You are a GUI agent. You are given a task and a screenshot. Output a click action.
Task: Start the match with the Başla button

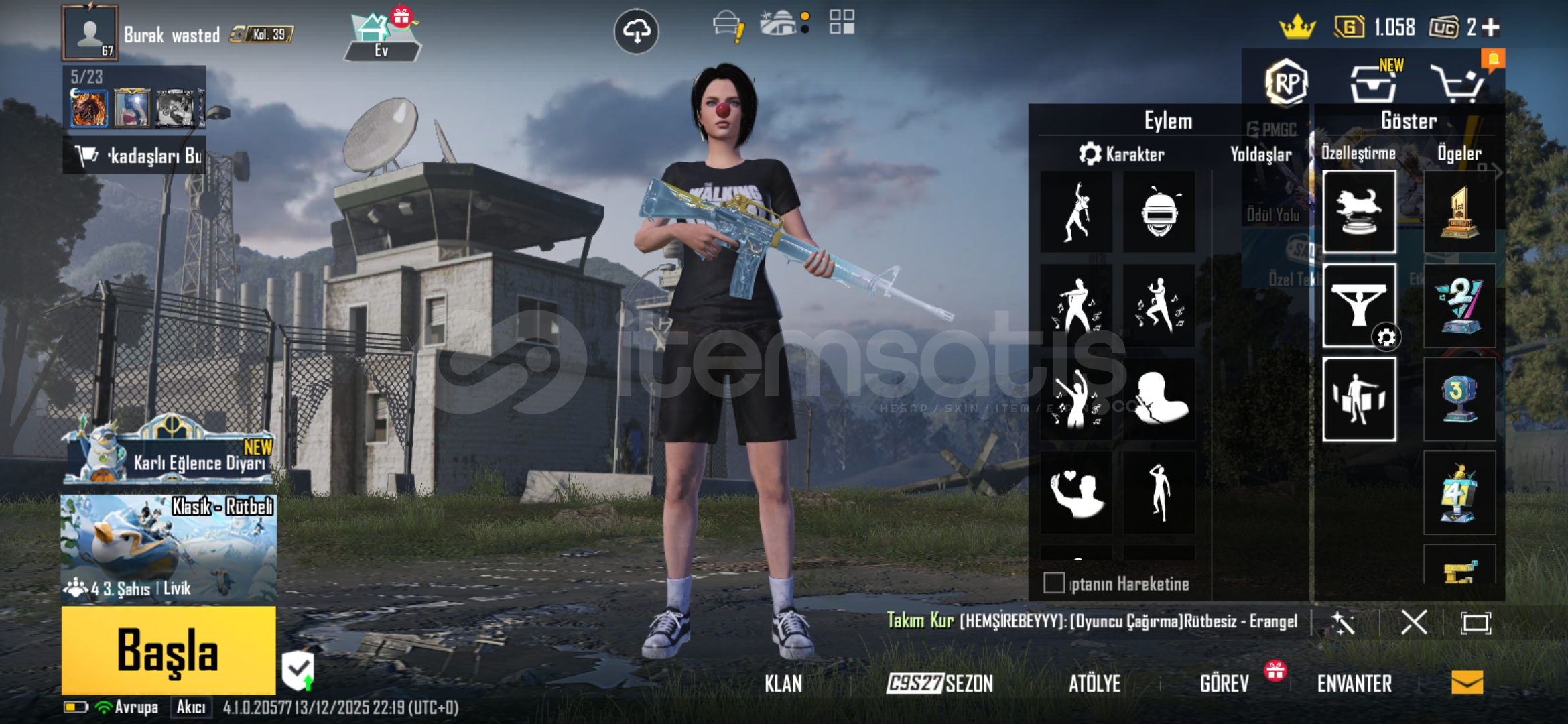coord(168,650)
